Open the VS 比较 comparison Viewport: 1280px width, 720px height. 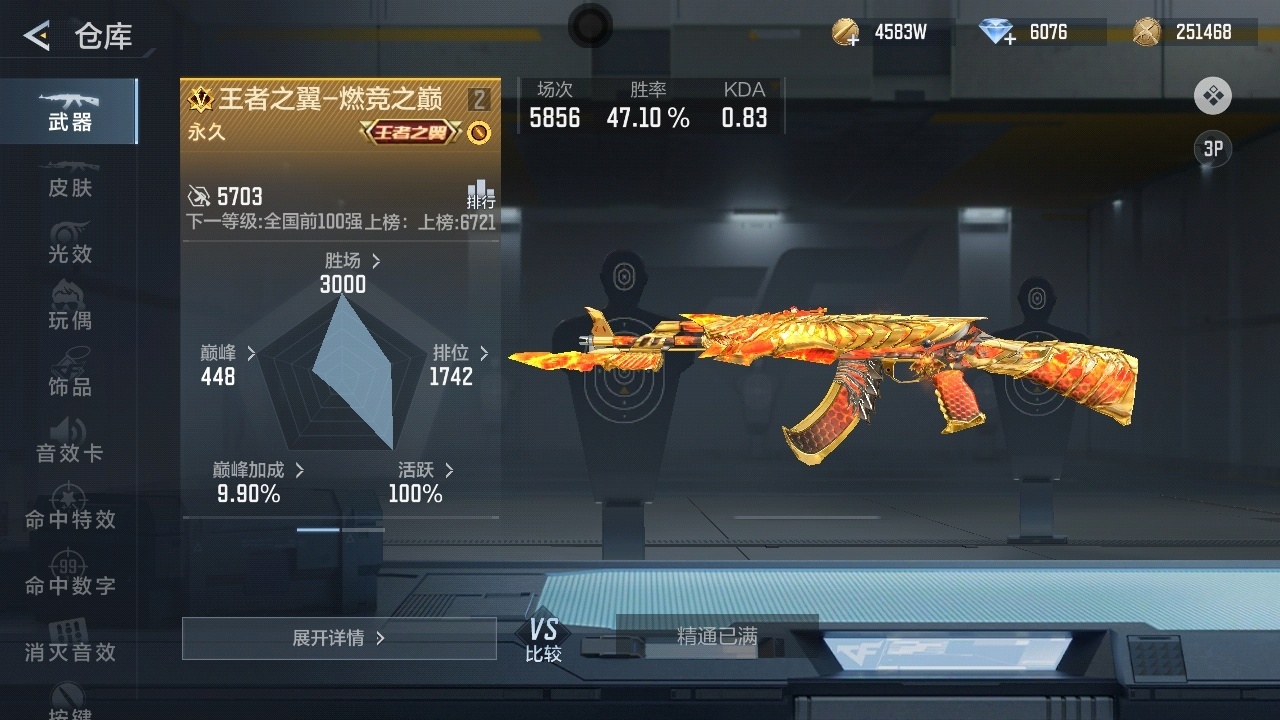[x=543, y=640]
